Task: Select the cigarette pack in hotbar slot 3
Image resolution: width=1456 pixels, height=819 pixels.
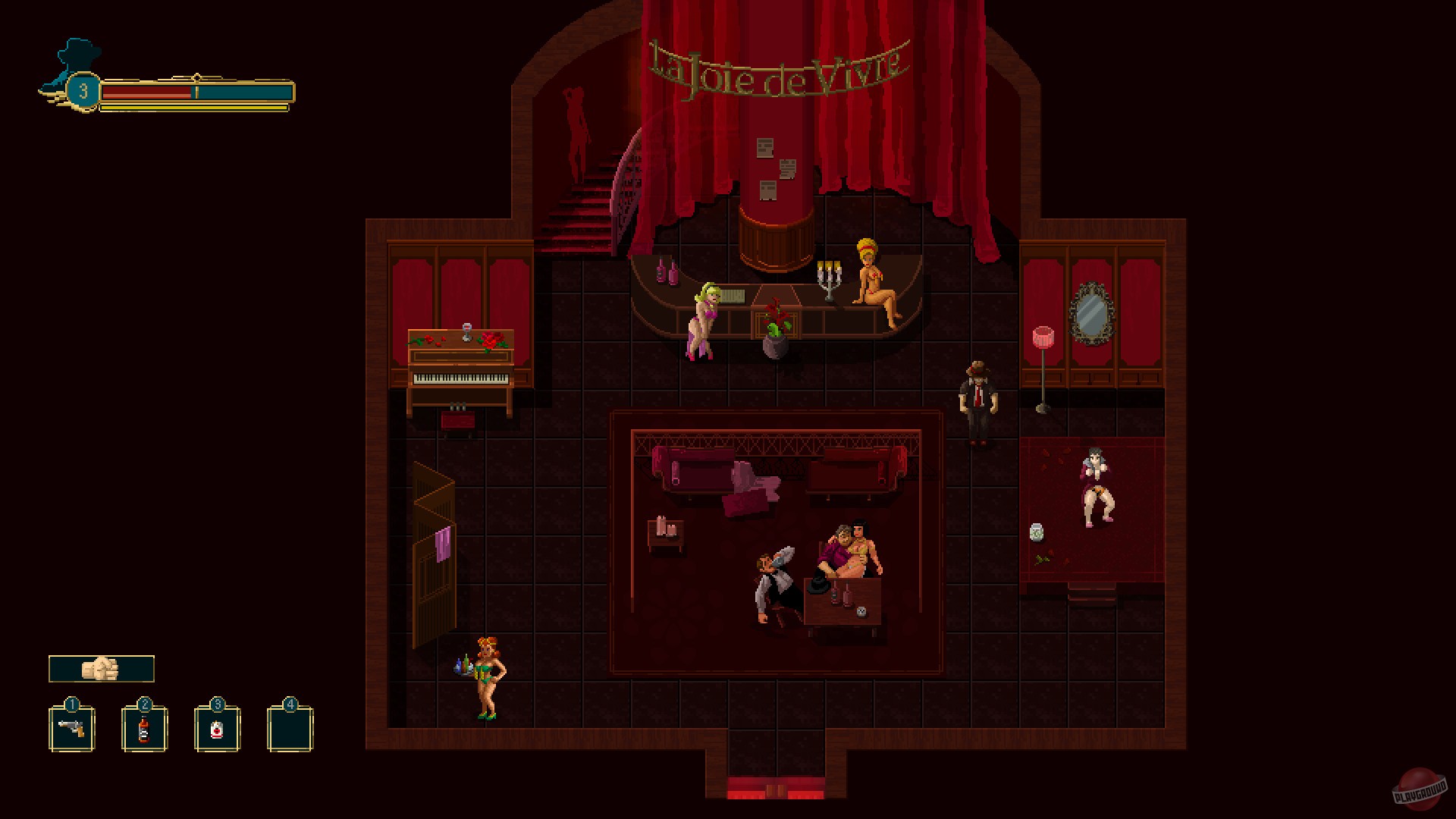Action: pyautogui.click(x=218, y=729)
